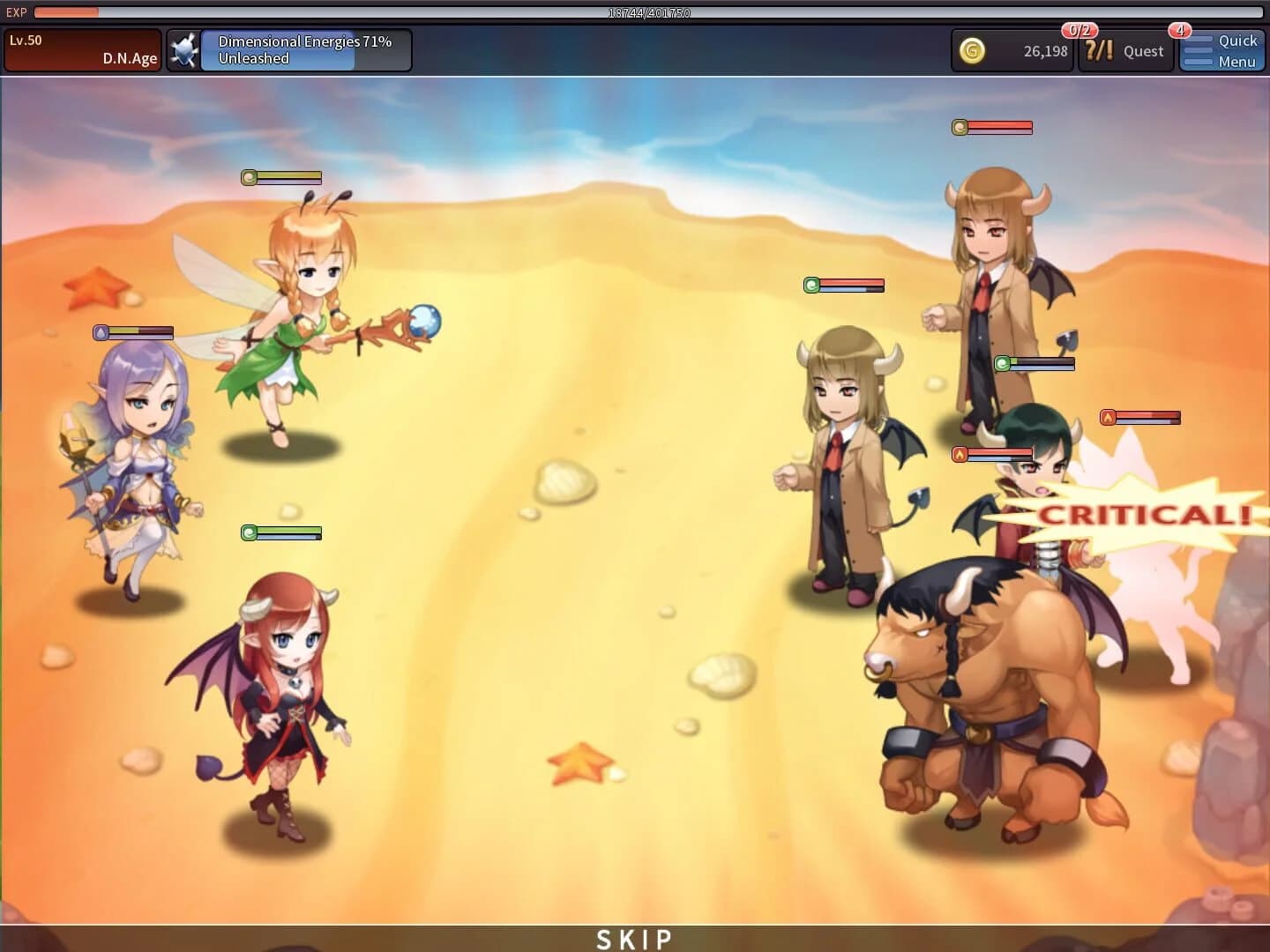Click the water element icon on purple mage's bar
Screen dimensions: 1270x952
point(101,333)
